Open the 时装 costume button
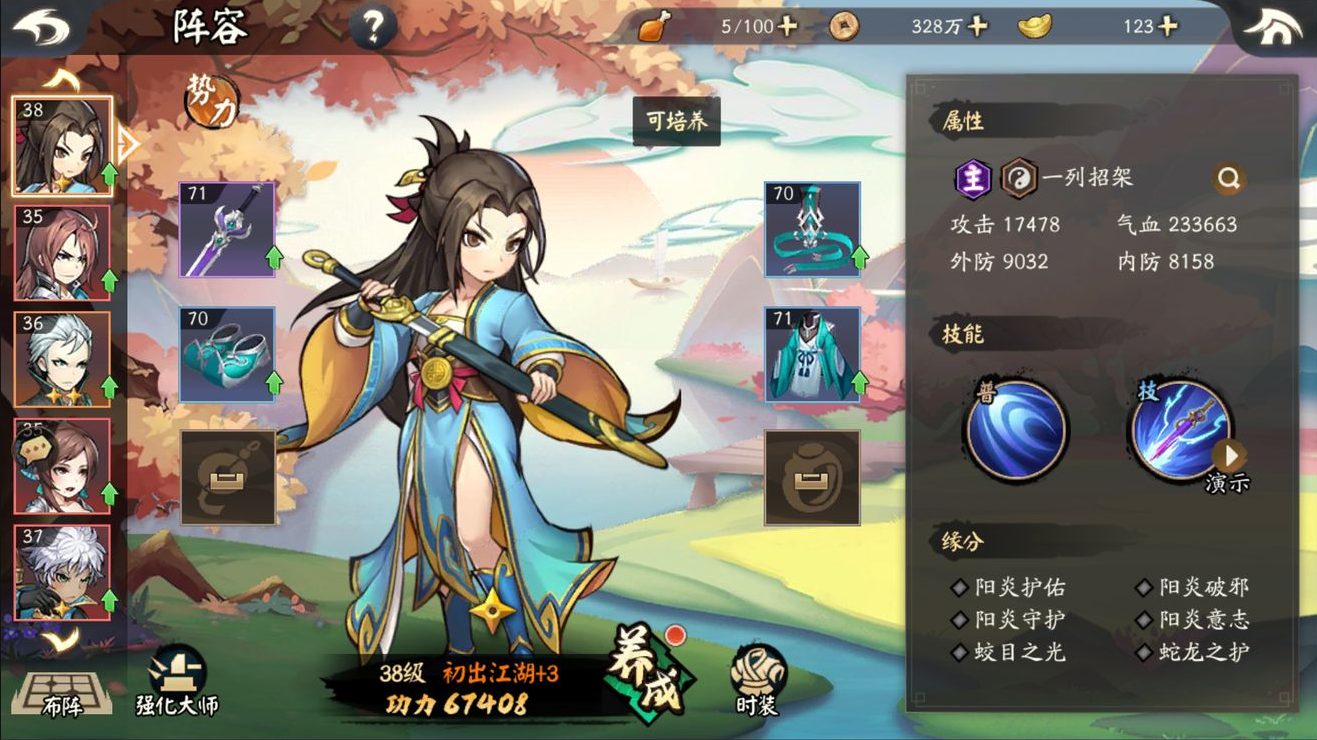This screenshot has height=740, width=1317. click(757, 681)
